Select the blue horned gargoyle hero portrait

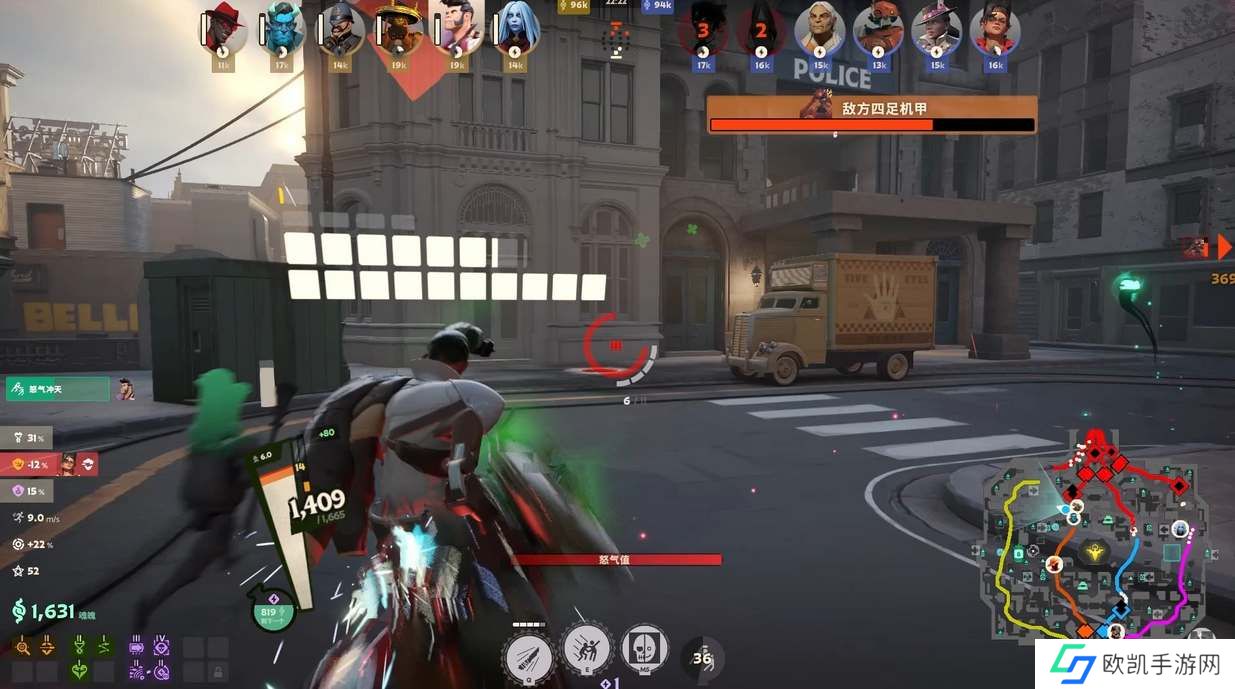(281, 30)
